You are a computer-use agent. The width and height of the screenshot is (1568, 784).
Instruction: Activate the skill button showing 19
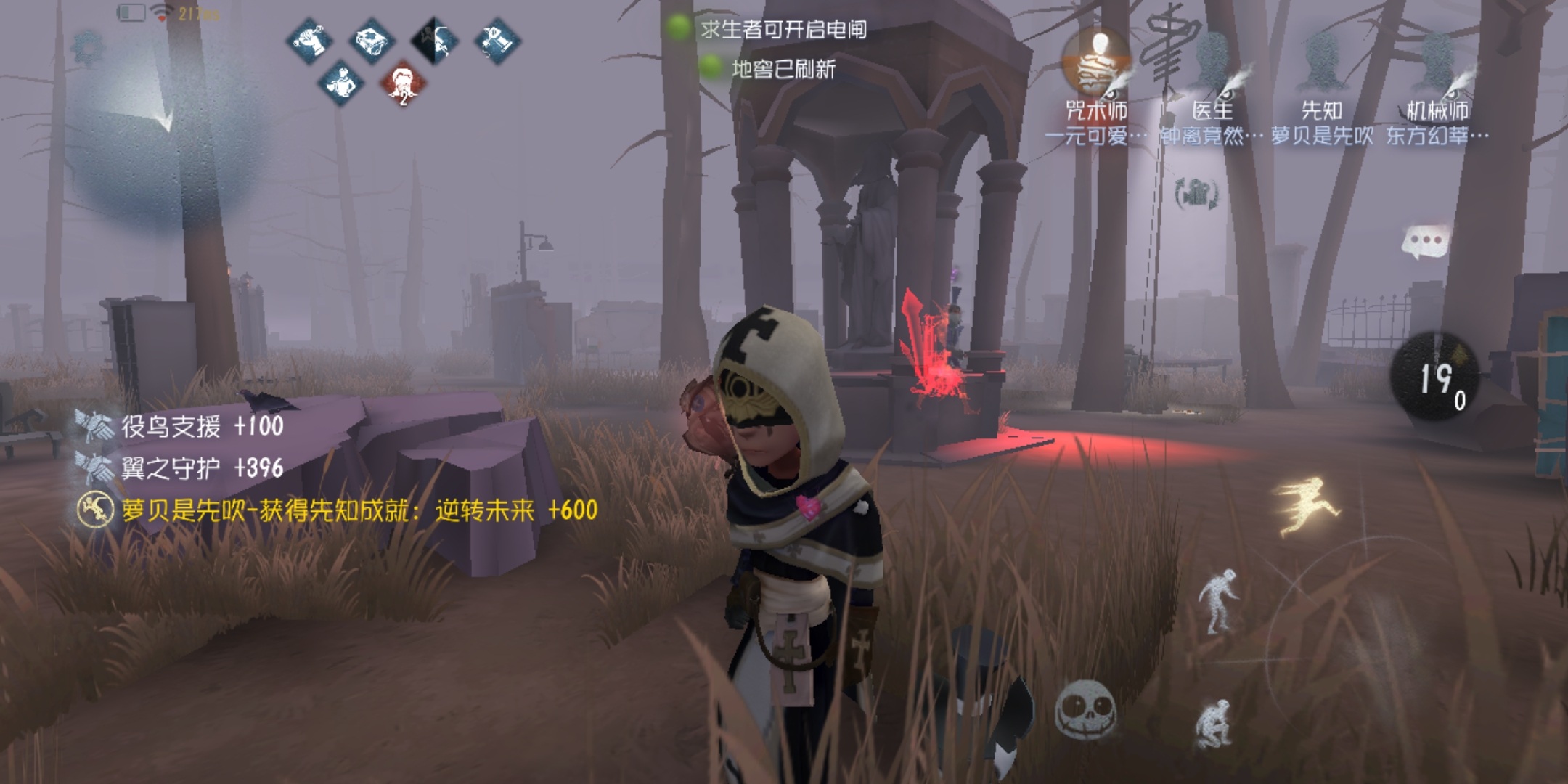[x=1434, y=377]
